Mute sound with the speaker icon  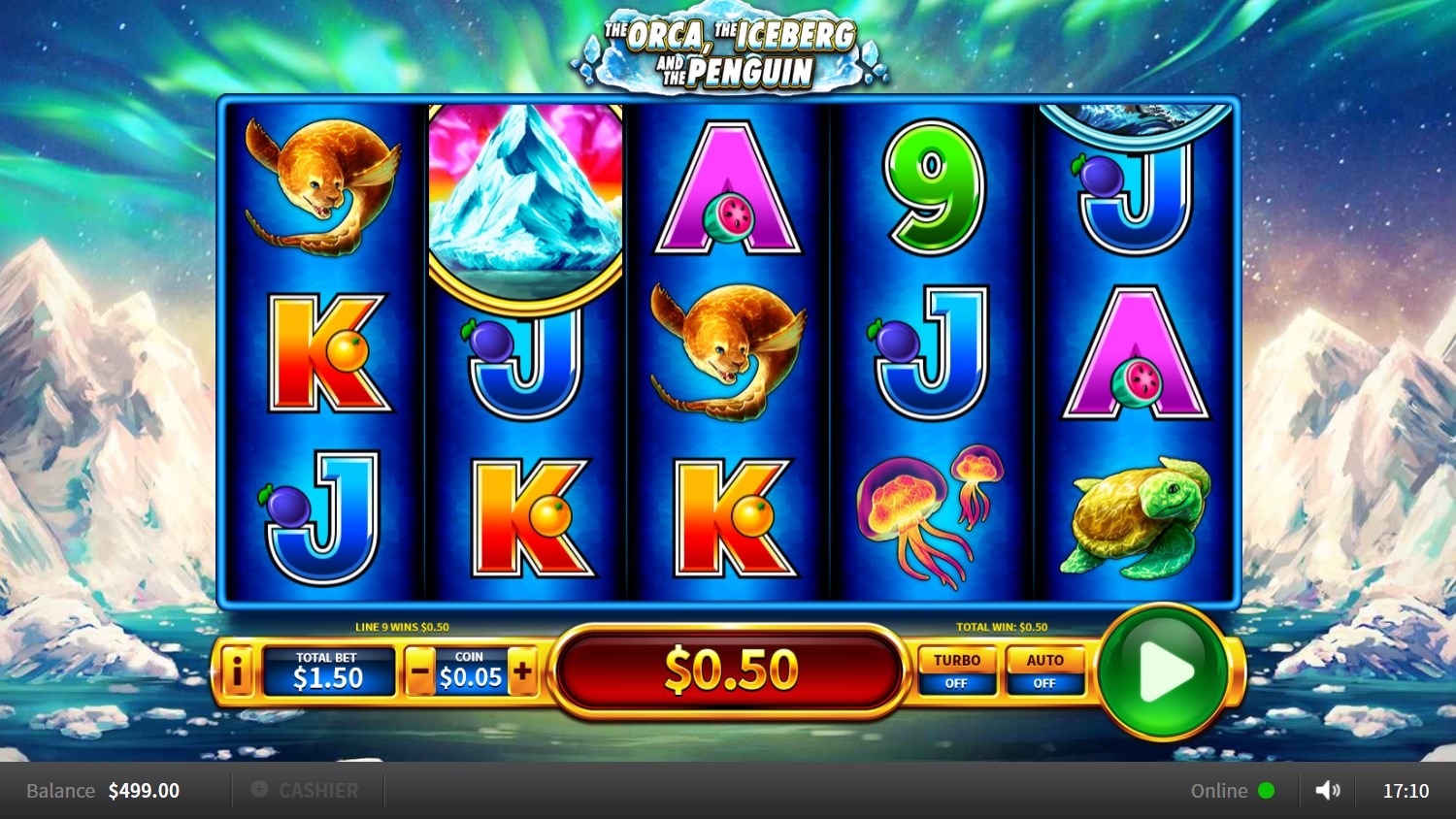tap(1327, 791)
